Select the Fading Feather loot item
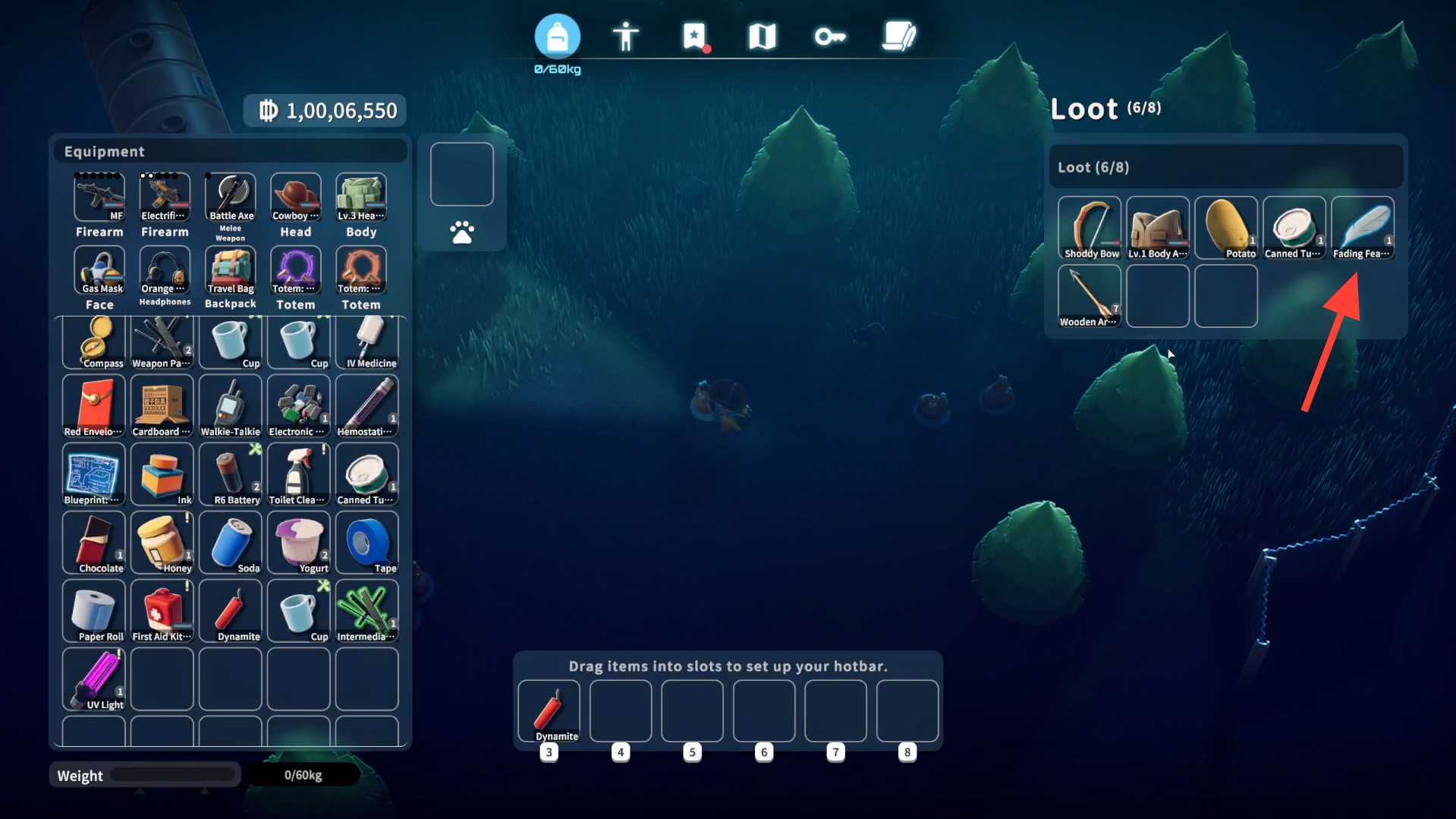The image size is (1456, 819). click(1362, 228)
